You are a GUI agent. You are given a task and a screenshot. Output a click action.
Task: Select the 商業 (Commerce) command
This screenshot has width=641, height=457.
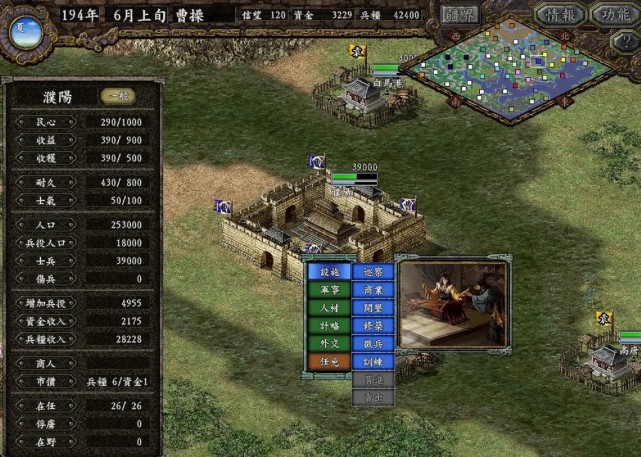point(373,290)
